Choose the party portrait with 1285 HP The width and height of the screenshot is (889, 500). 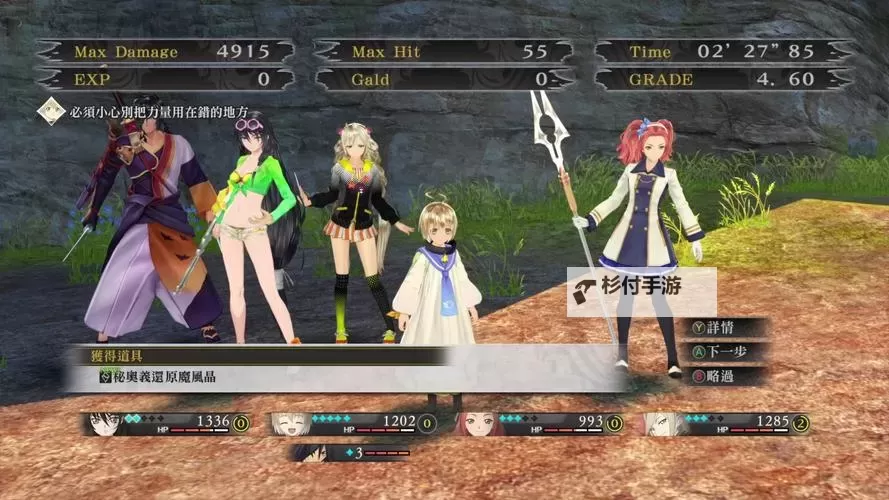pos(660,424)
